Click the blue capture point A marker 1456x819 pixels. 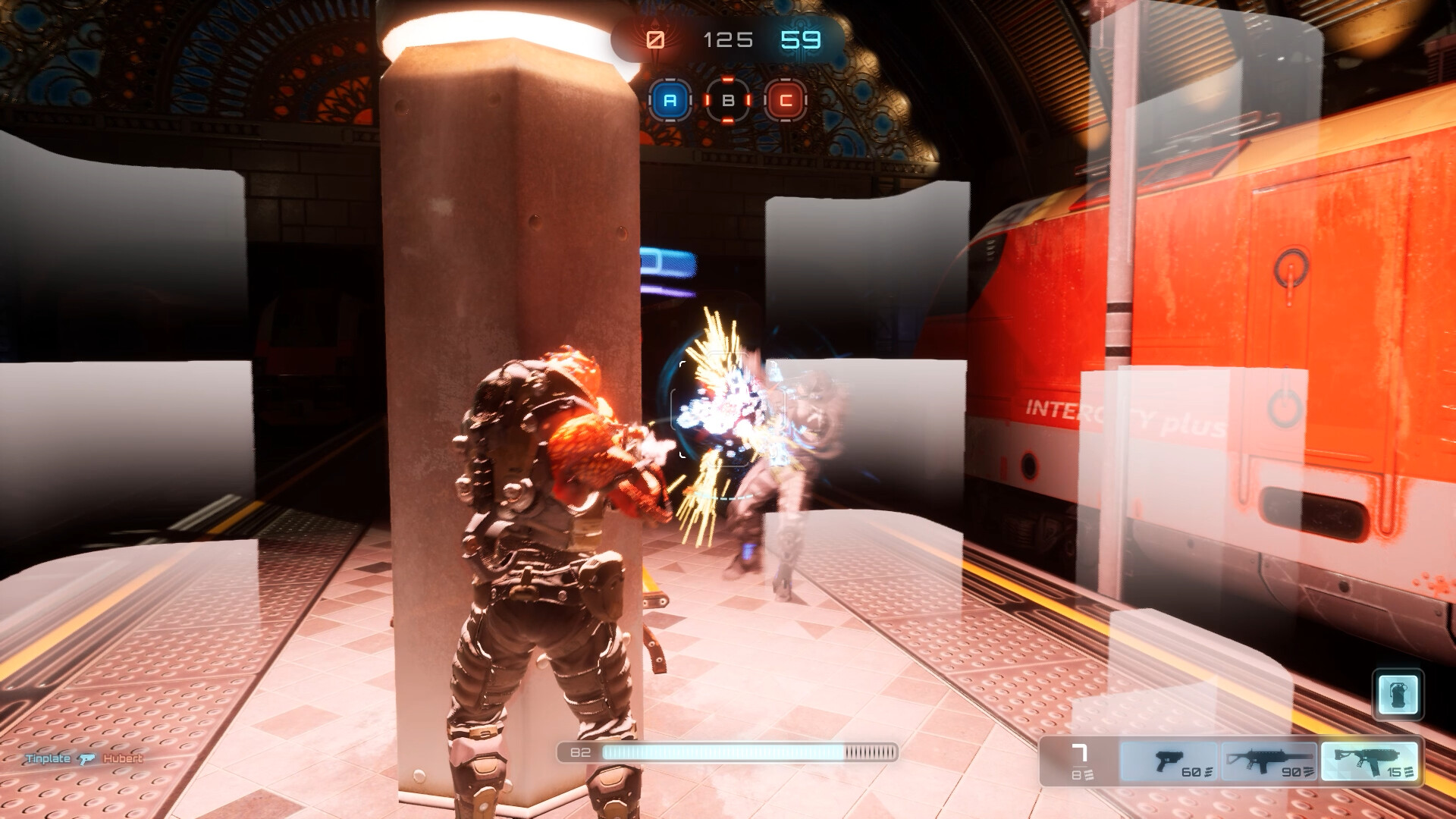point(670,100)
